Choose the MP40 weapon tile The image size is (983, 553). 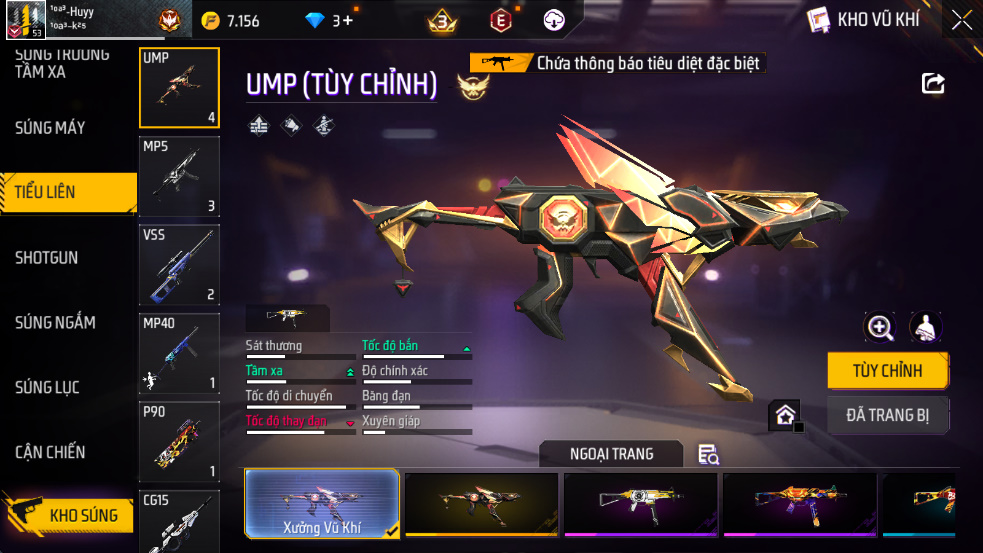pyautogui.click(x=179, y=353)
